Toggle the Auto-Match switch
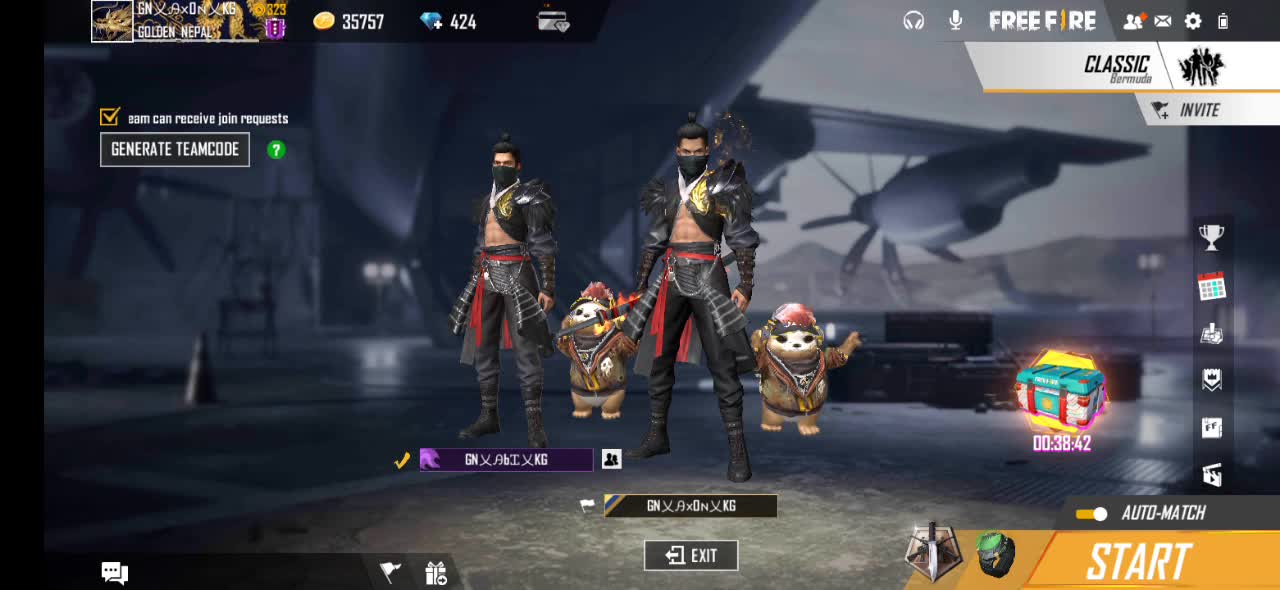The width and height of the screenshot is (1280, 590). click(1091, 514)
